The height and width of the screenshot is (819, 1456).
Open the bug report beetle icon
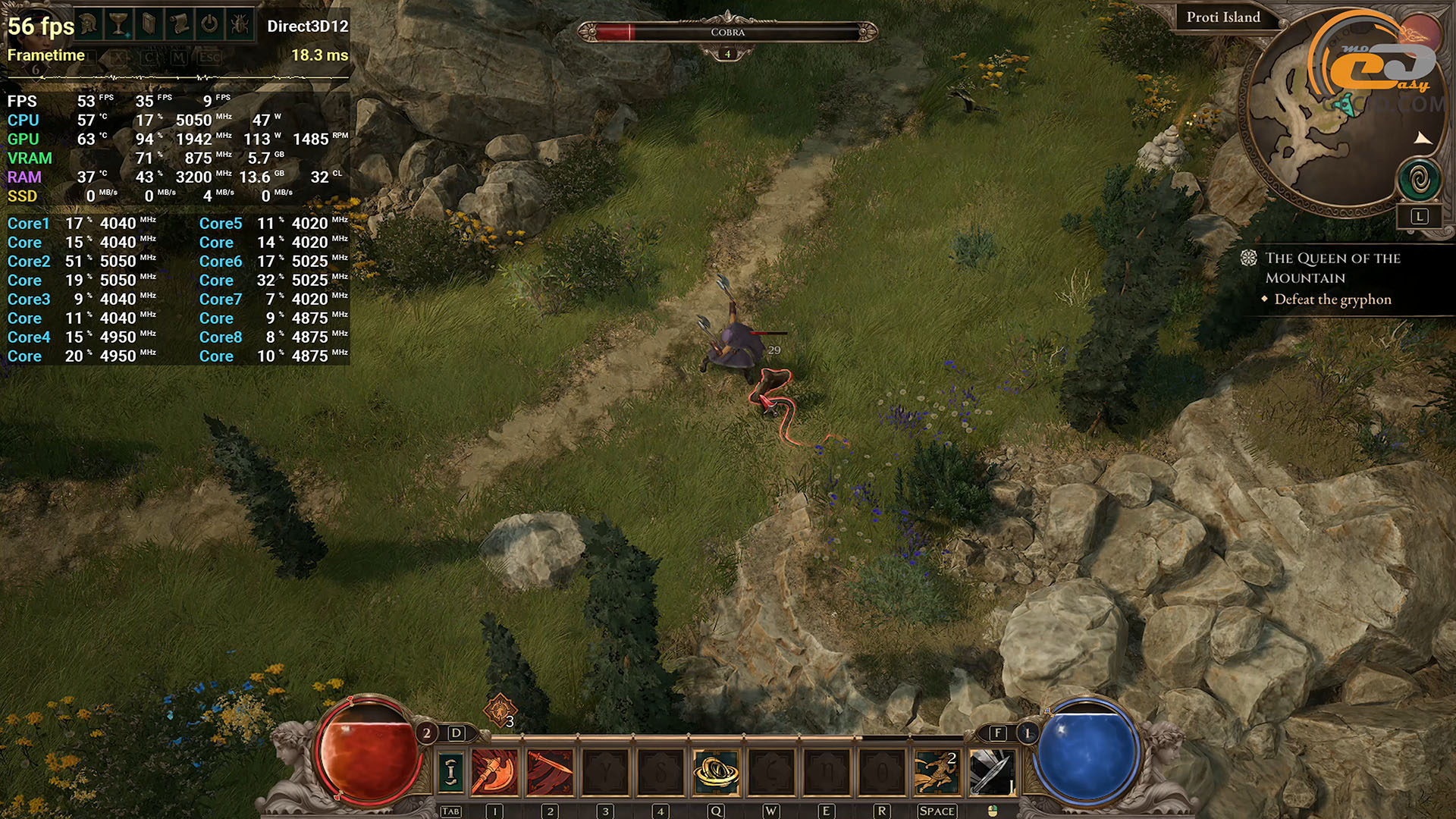(240, 25)
